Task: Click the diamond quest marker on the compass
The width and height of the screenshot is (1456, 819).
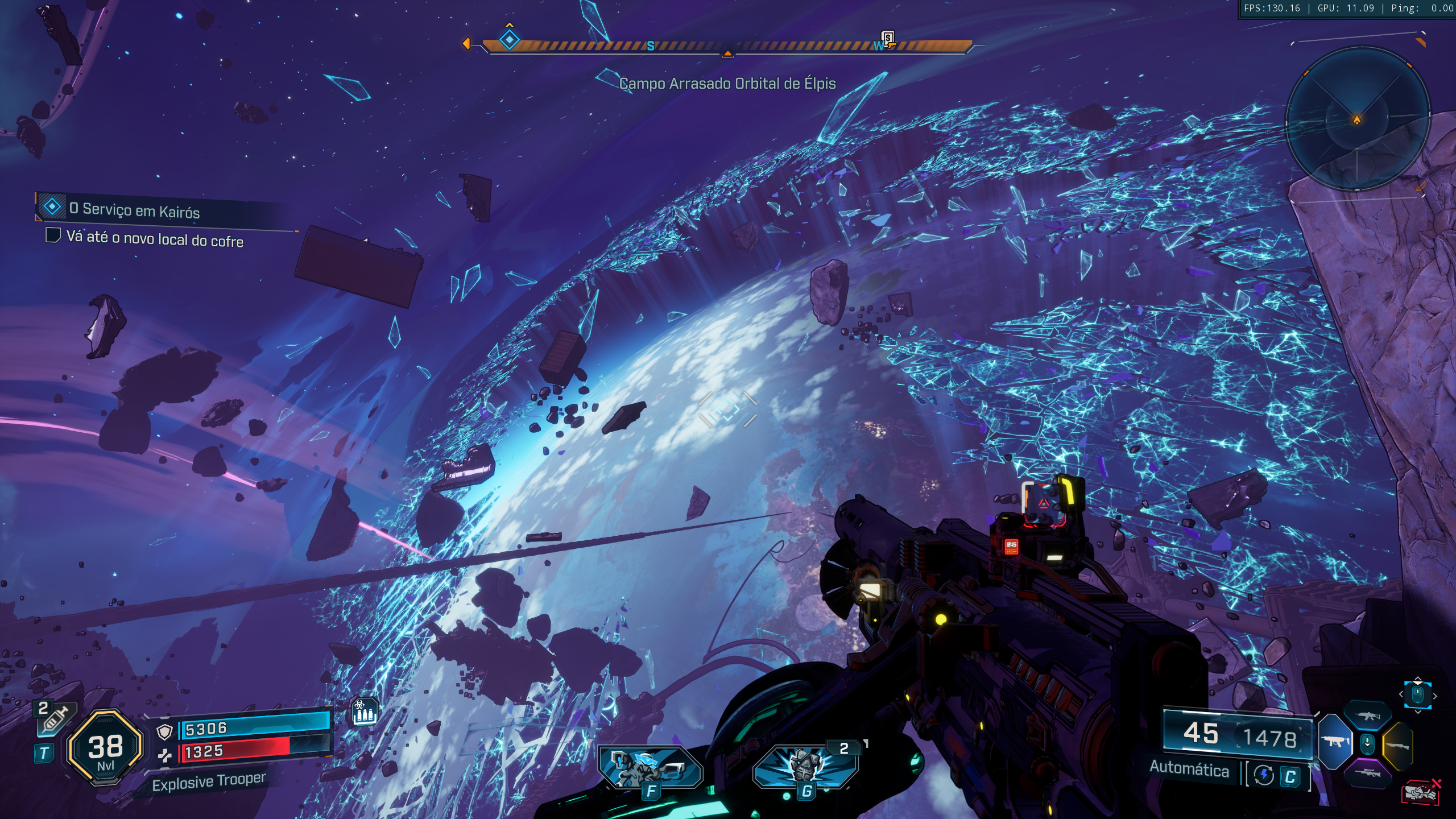Action: pyautogui.click(x=509, y=40)
